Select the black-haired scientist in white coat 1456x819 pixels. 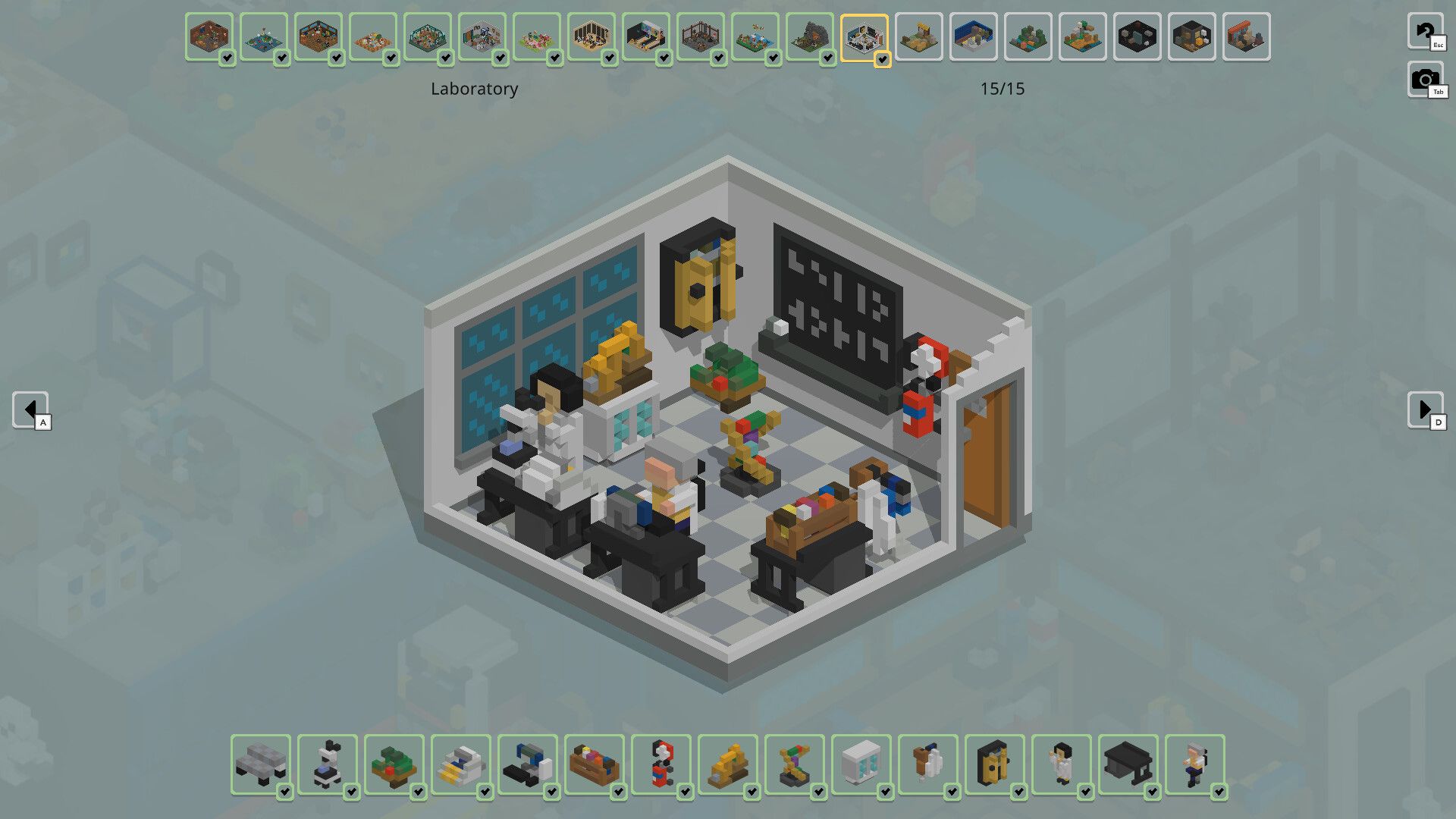click(x=1062, y=764)
